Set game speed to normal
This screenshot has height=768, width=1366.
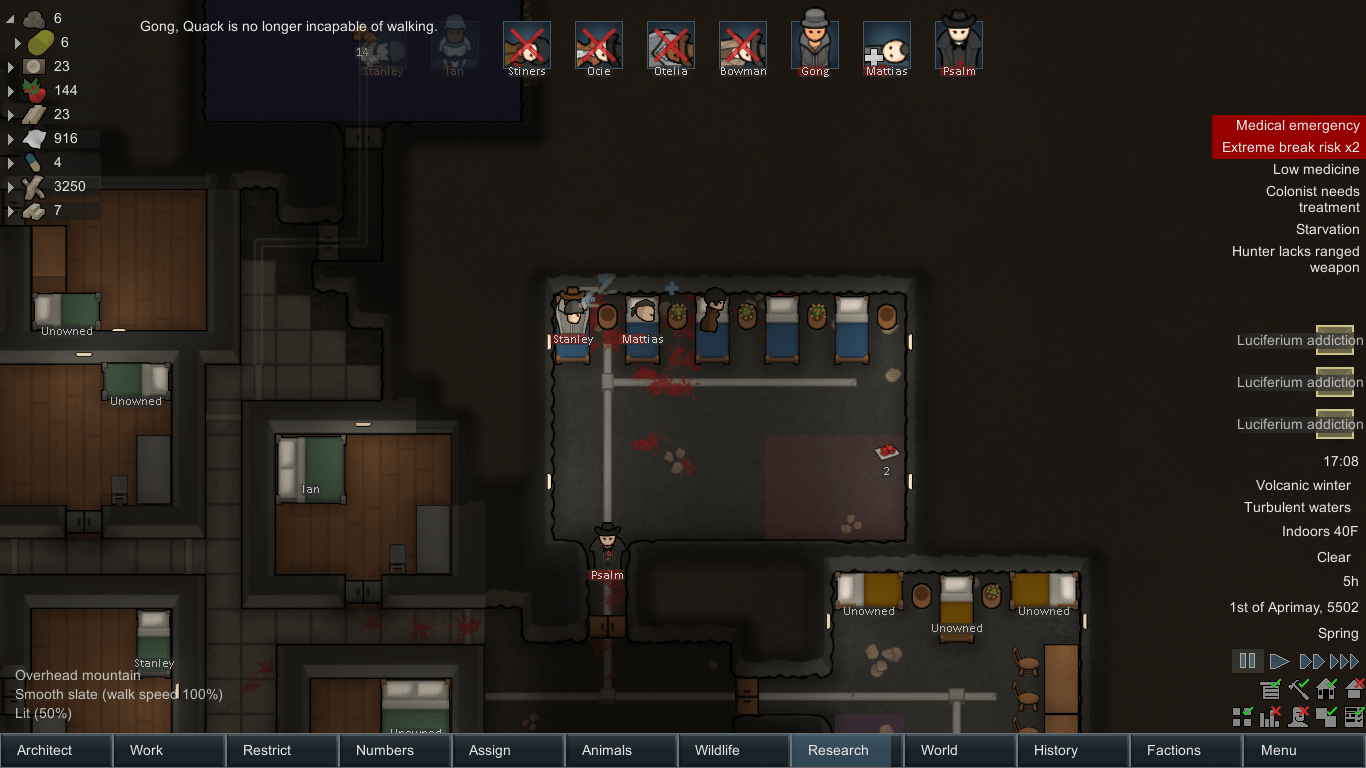(1280, 661)
